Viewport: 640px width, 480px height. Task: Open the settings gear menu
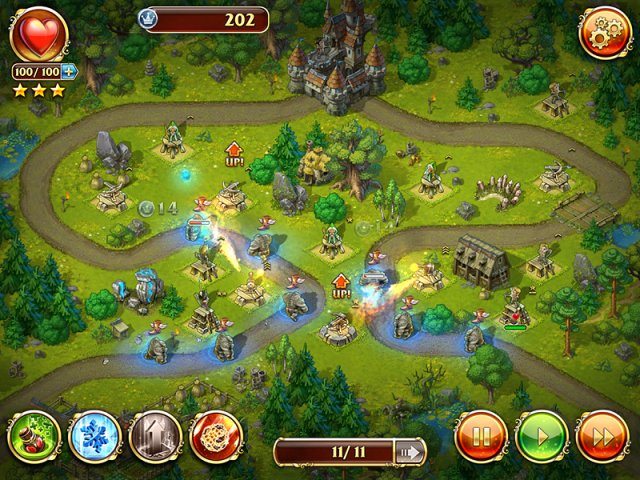(x=604, y=33)
